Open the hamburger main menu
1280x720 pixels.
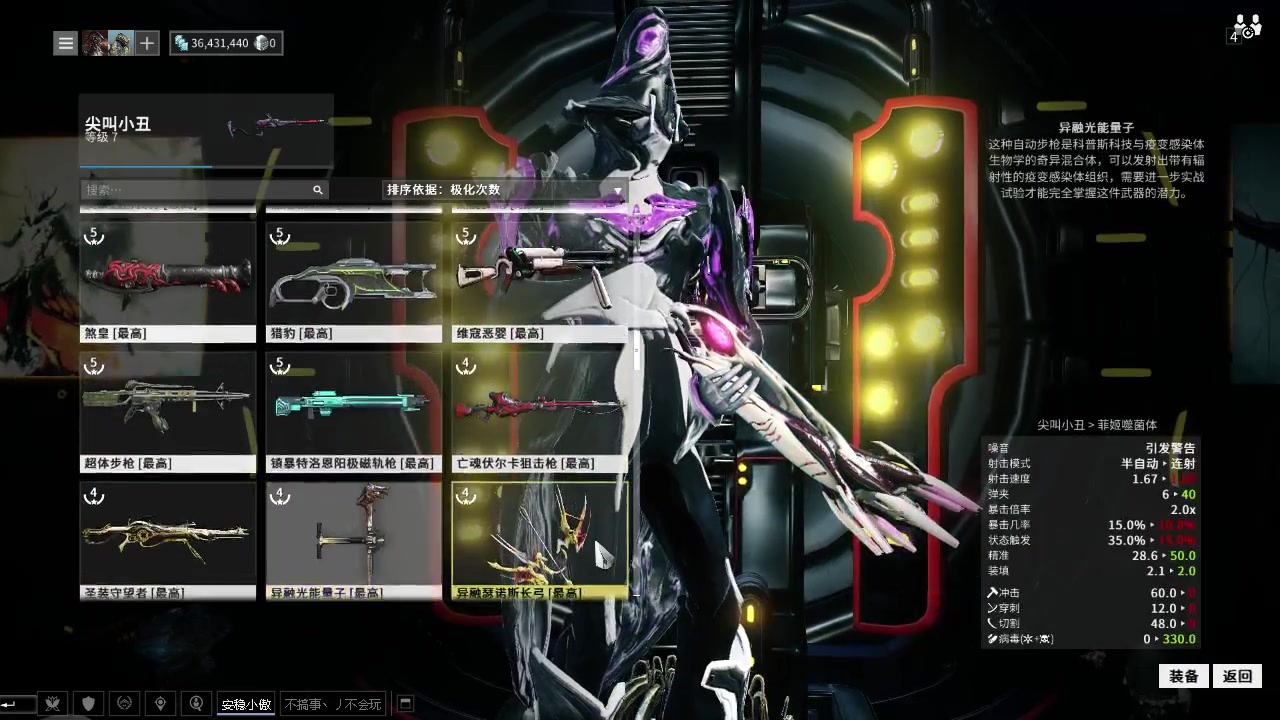[66, 43]
